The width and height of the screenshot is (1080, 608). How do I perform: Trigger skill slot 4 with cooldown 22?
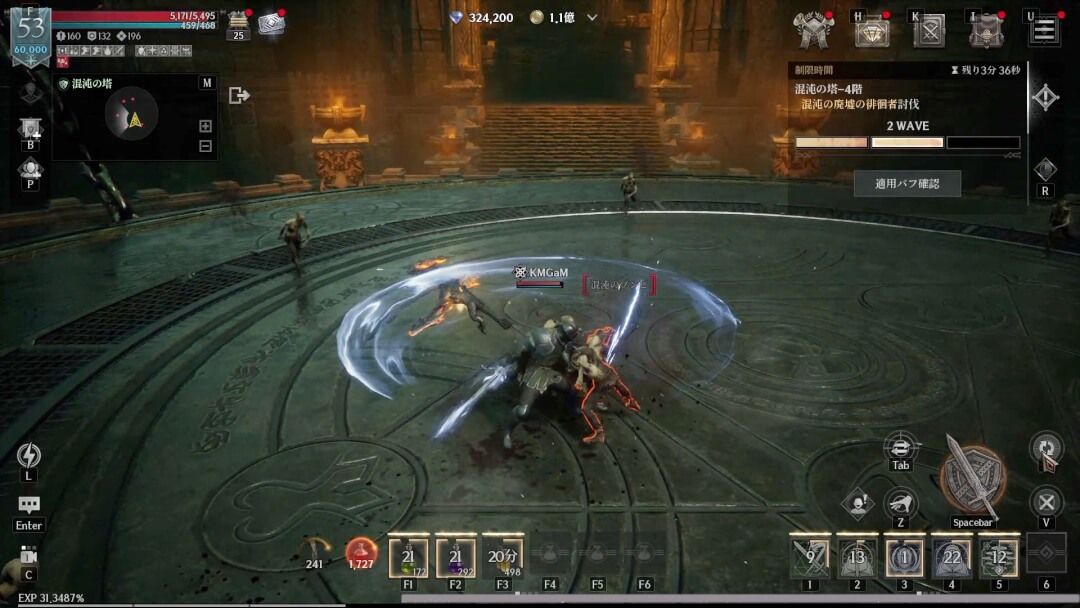click(951, 558)
